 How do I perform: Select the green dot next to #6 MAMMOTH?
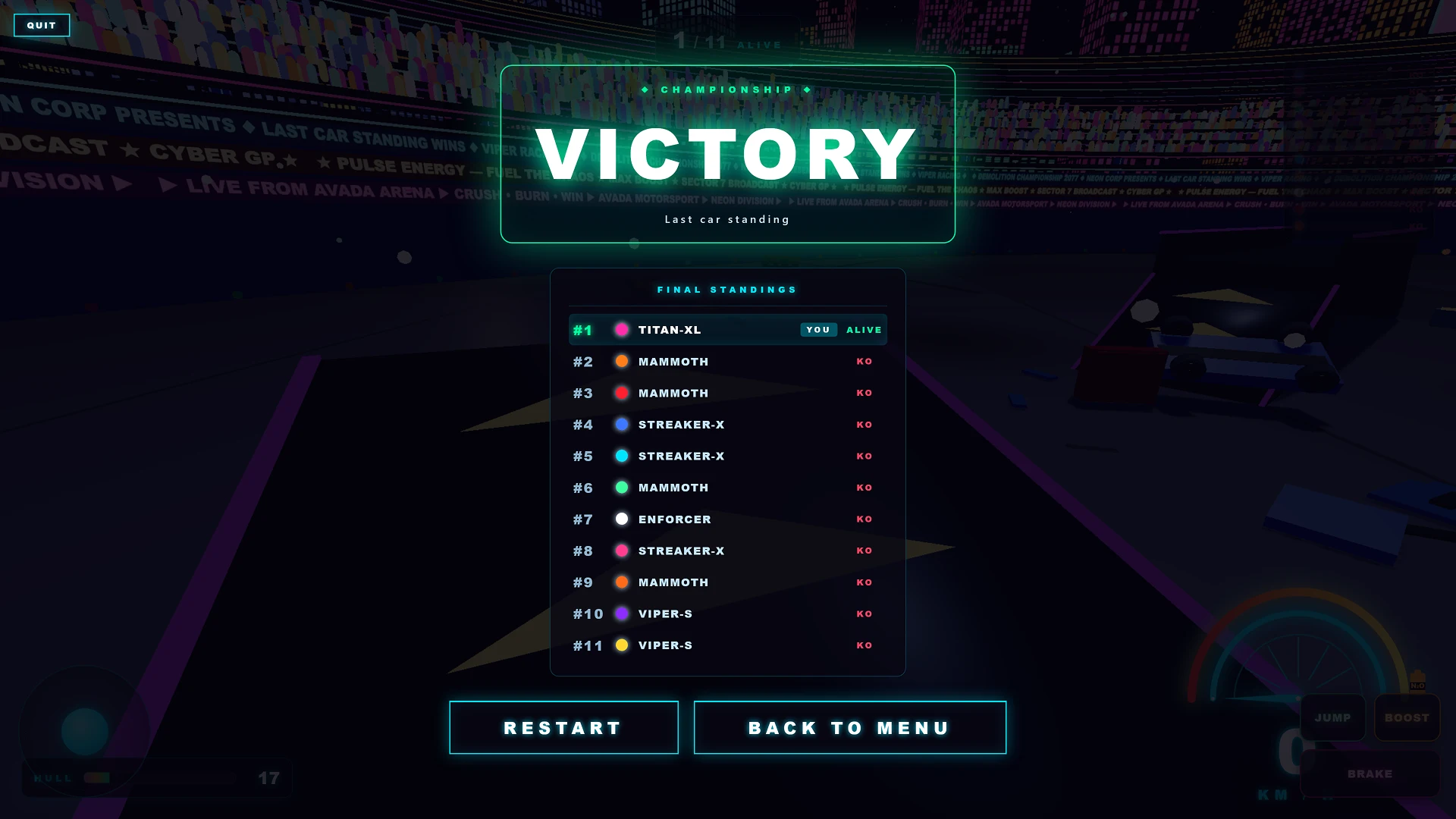click(621, 488)
